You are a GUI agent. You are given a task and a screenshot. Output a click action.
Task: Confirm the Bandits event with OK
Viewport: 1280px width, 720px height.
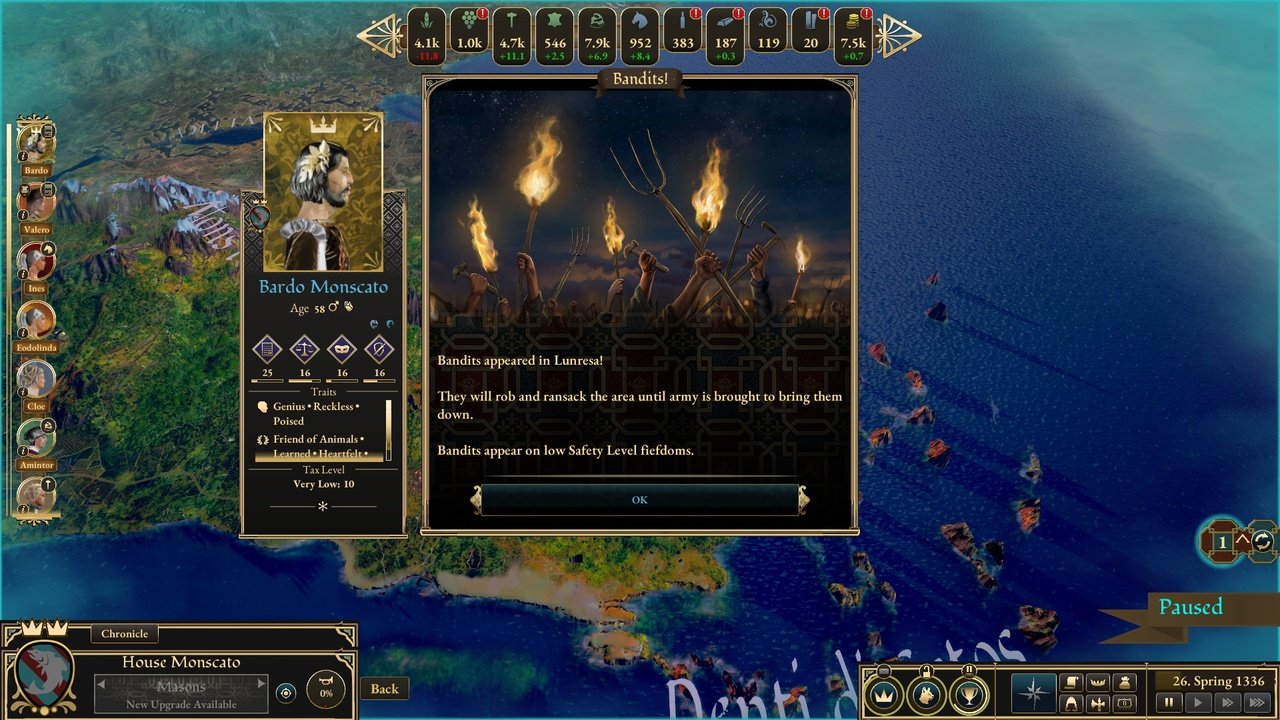point(640,500)
